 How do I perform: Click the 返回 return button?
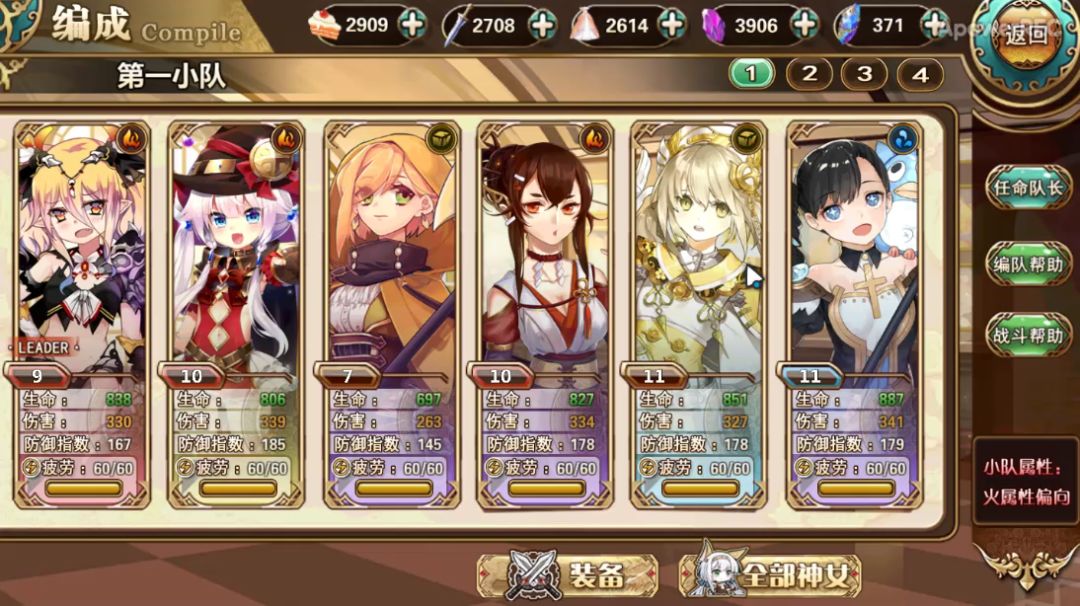(1027, 38)
